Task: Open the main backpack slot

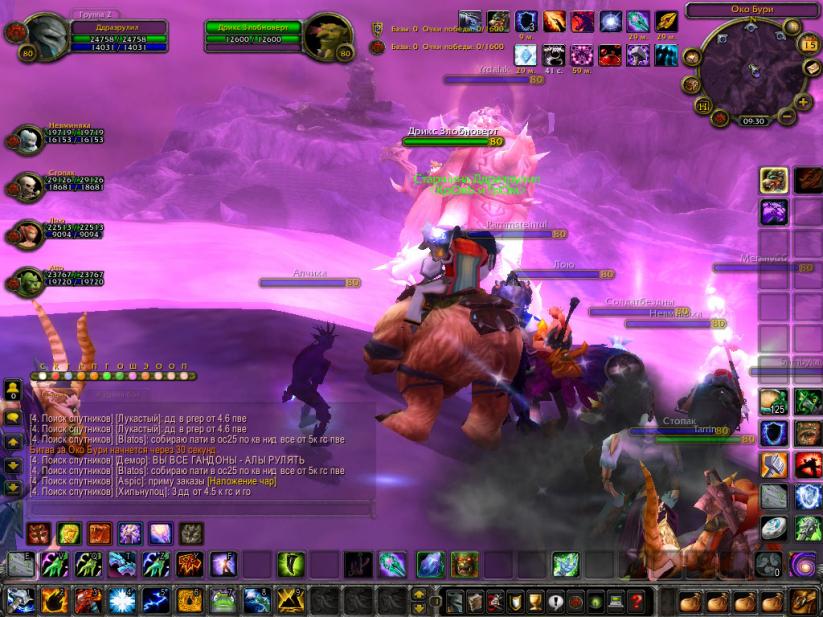Action: (801, 601)
